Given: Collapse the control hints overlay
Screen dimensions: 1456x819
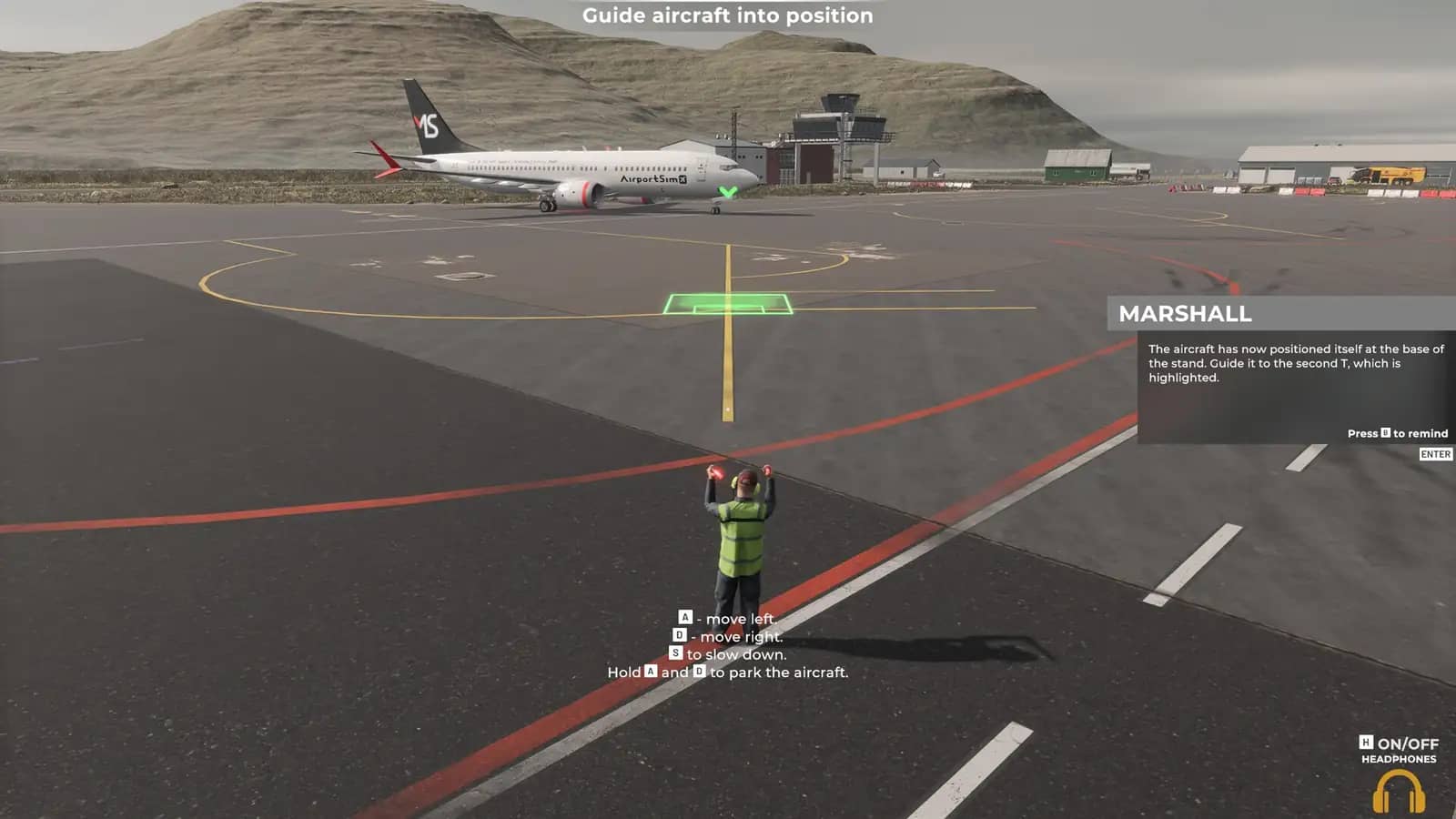Looking at the screenshot, I should coord(728,646).
